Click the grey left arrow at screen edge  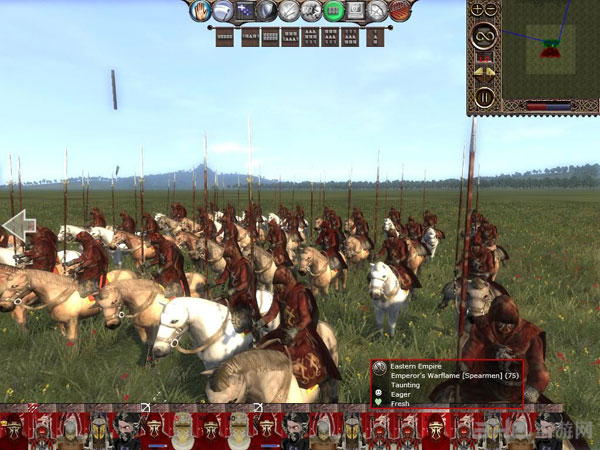[19, 226]
